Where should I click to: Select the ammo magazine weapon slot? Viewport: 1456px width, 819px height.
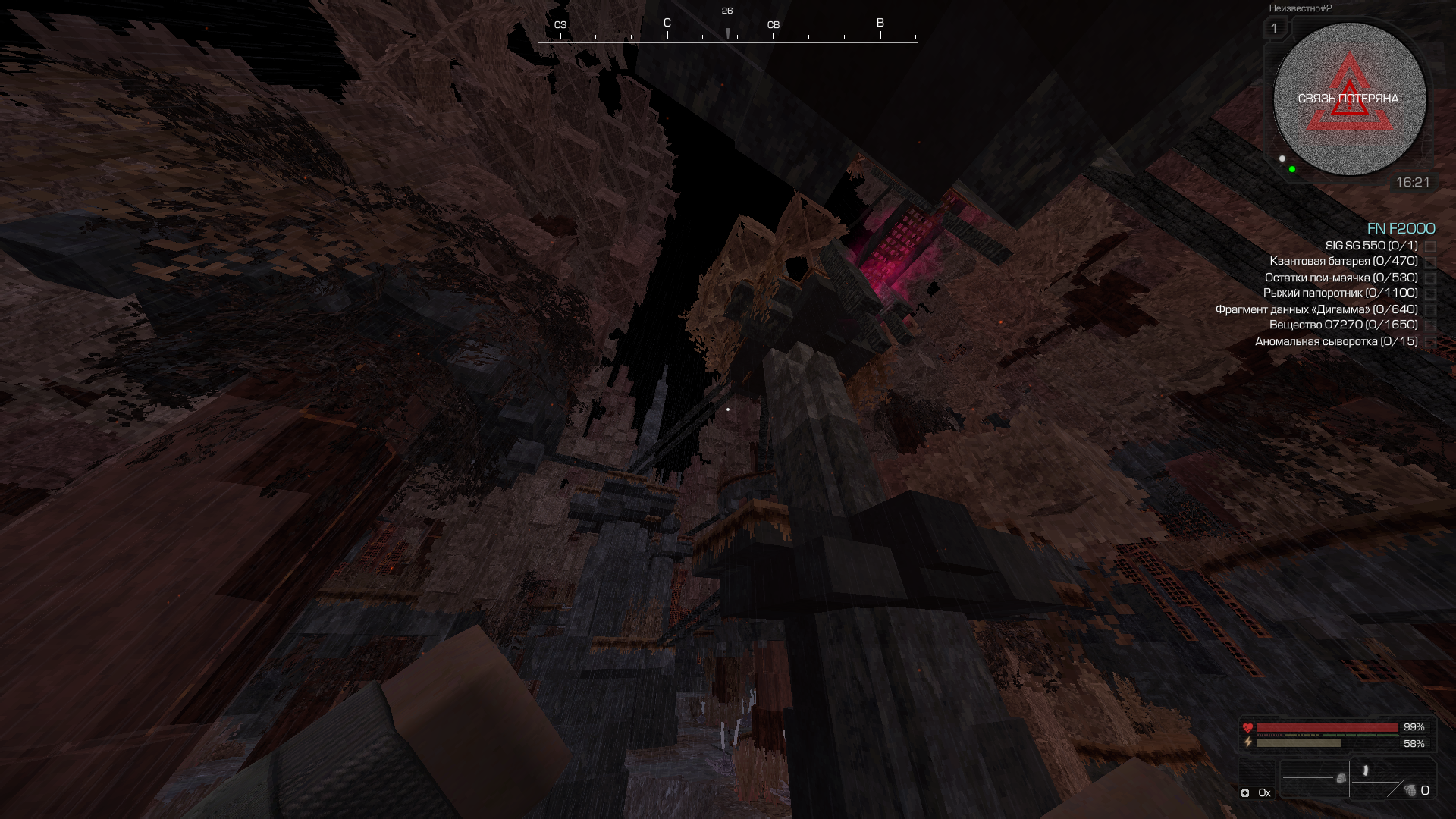(x=1366, y=771)
